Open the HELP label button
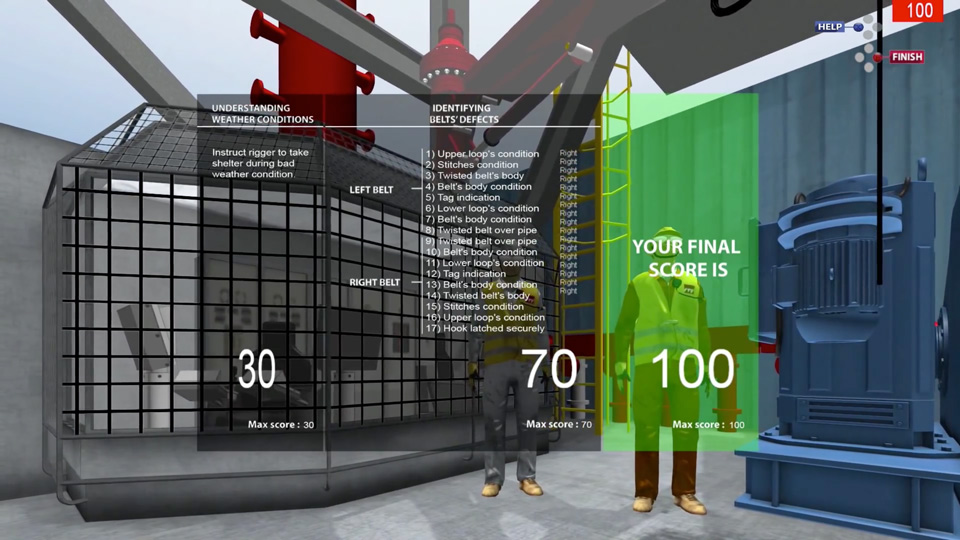Viewport: 960px width, 540px height. coord(830,27)
